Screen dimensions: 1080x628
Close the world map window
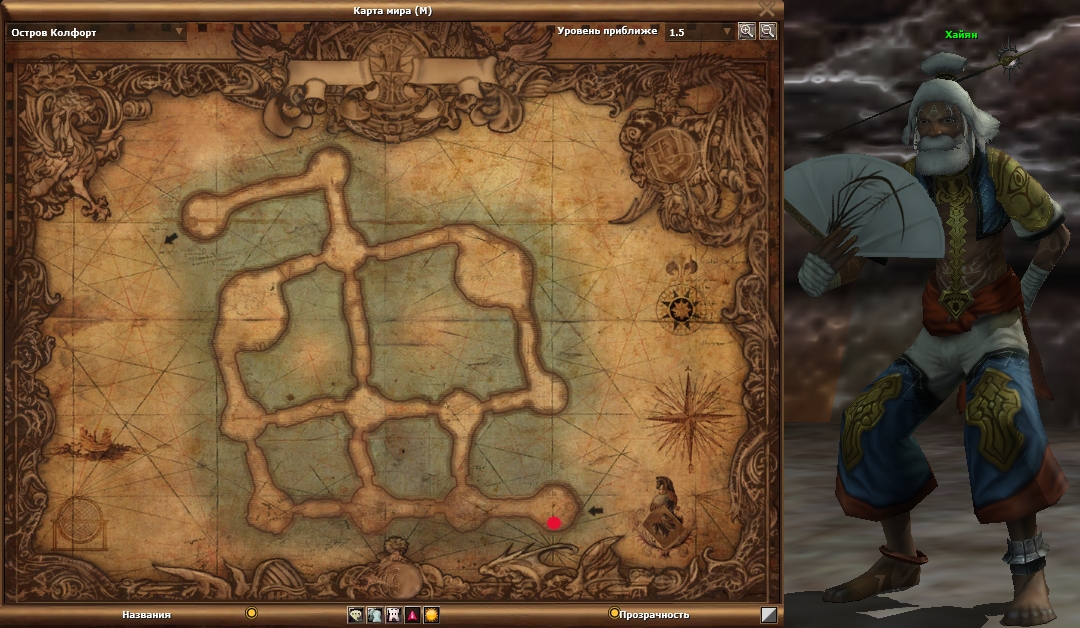pyautogui.click(x=767, y=8)
